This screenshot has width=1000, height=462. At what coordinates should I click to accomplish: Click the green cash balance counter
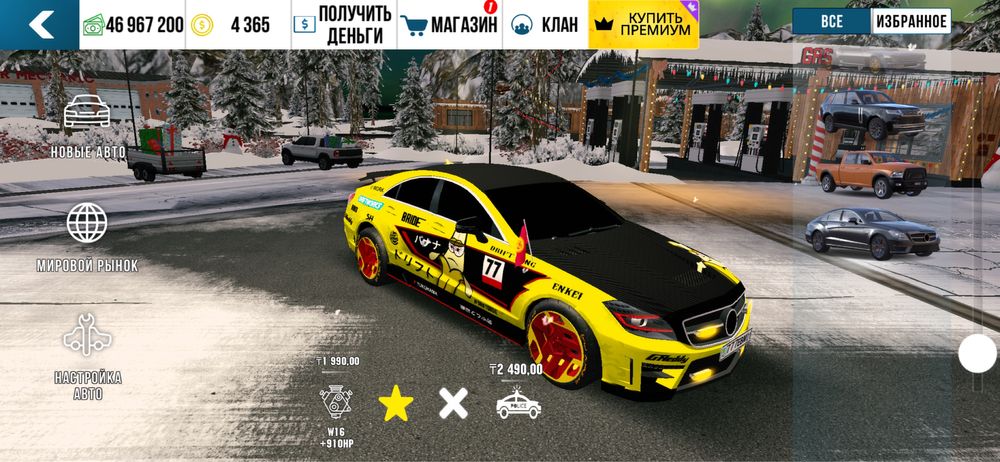coord(132,25)
